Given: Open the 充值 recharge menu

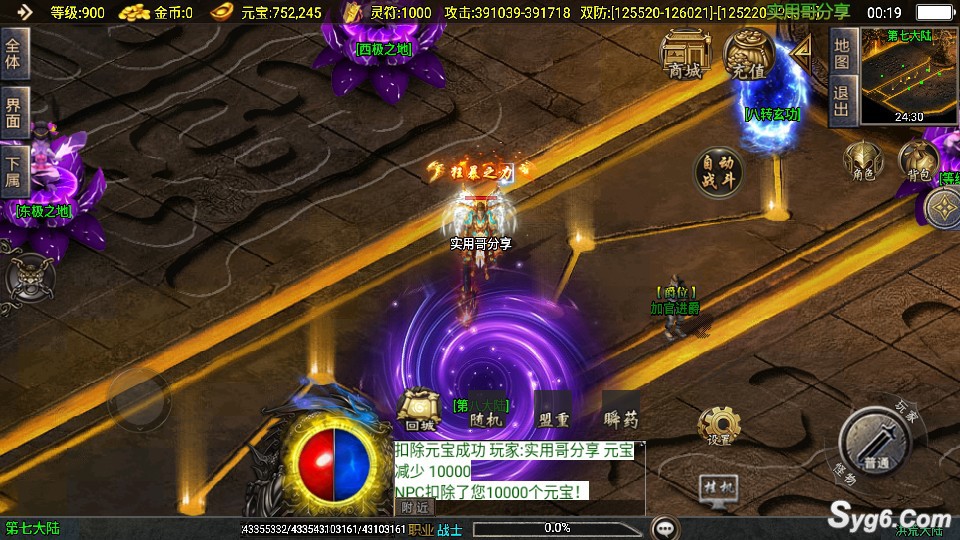Looking at the screenshot, I should (750, 54).
